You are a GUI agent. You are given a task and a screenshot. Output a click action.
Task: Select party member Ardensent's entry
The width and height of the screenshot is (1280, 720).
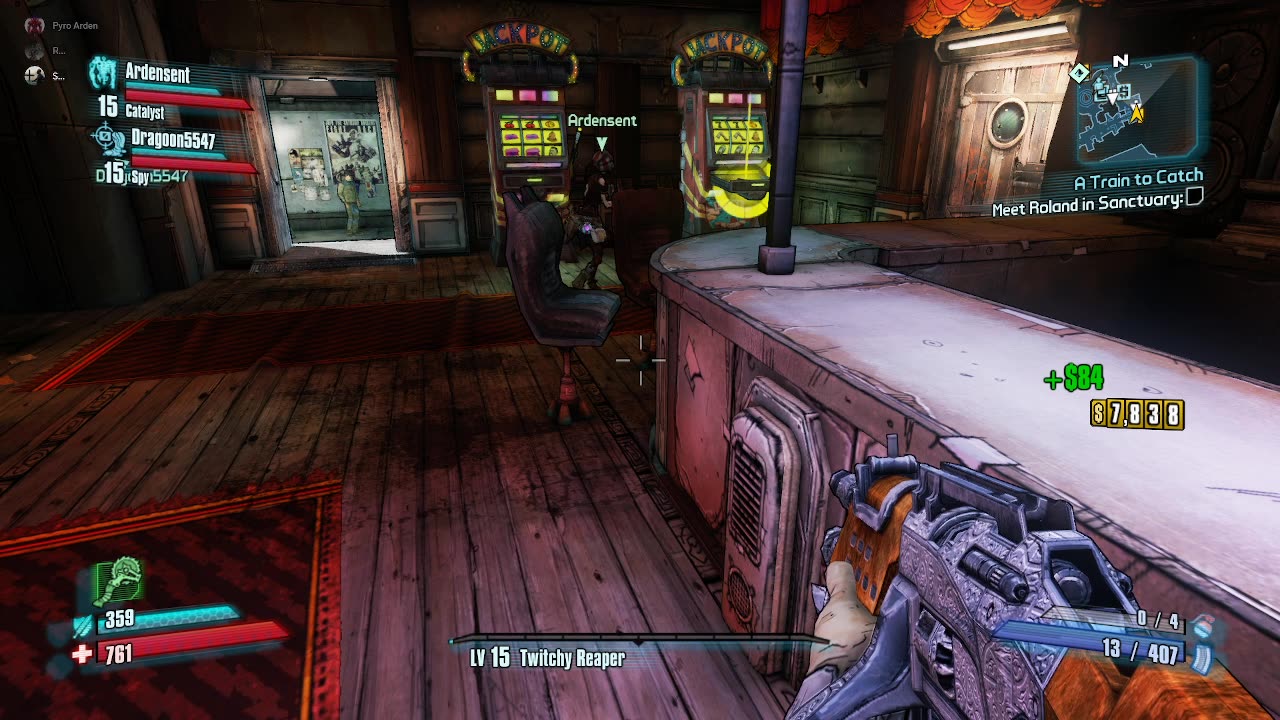(158, 73)
